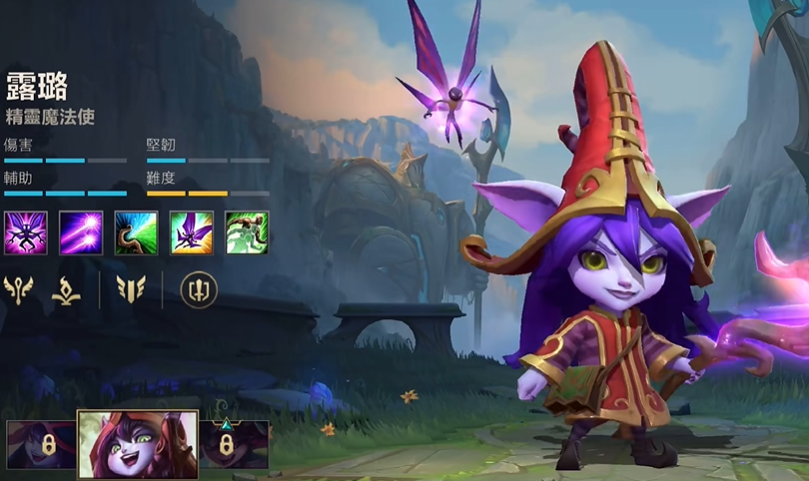
Task: Show the Glitterlance twin-bolt ability
Action: coord(81,233)
